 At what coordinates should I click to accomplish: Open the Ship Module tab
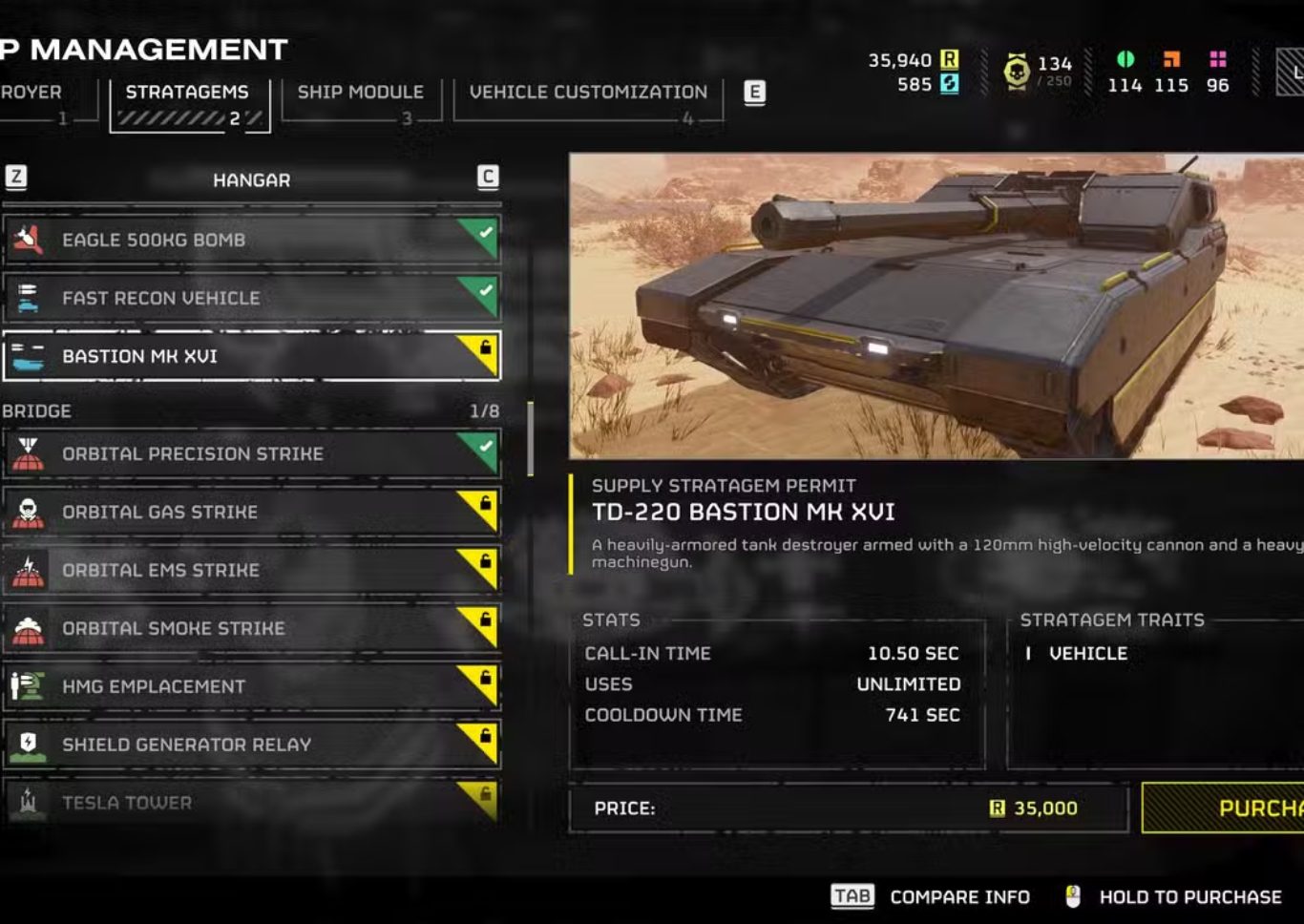tap(361, 102)
